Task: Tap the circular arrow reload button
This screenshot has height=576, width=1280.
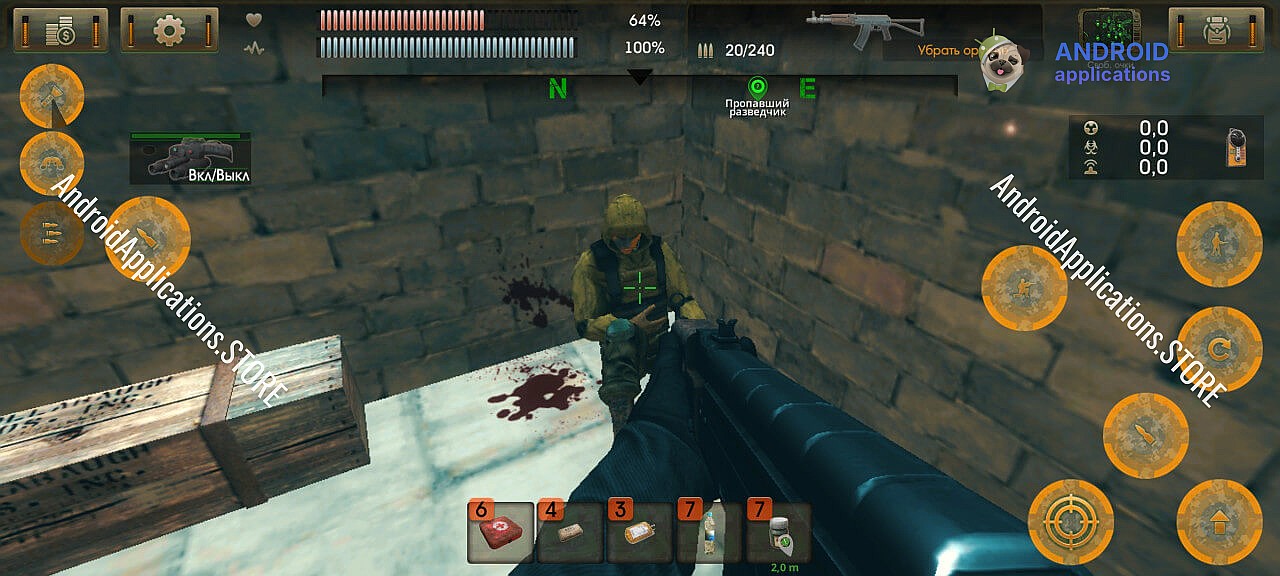Action: [x=1219, y=349]
